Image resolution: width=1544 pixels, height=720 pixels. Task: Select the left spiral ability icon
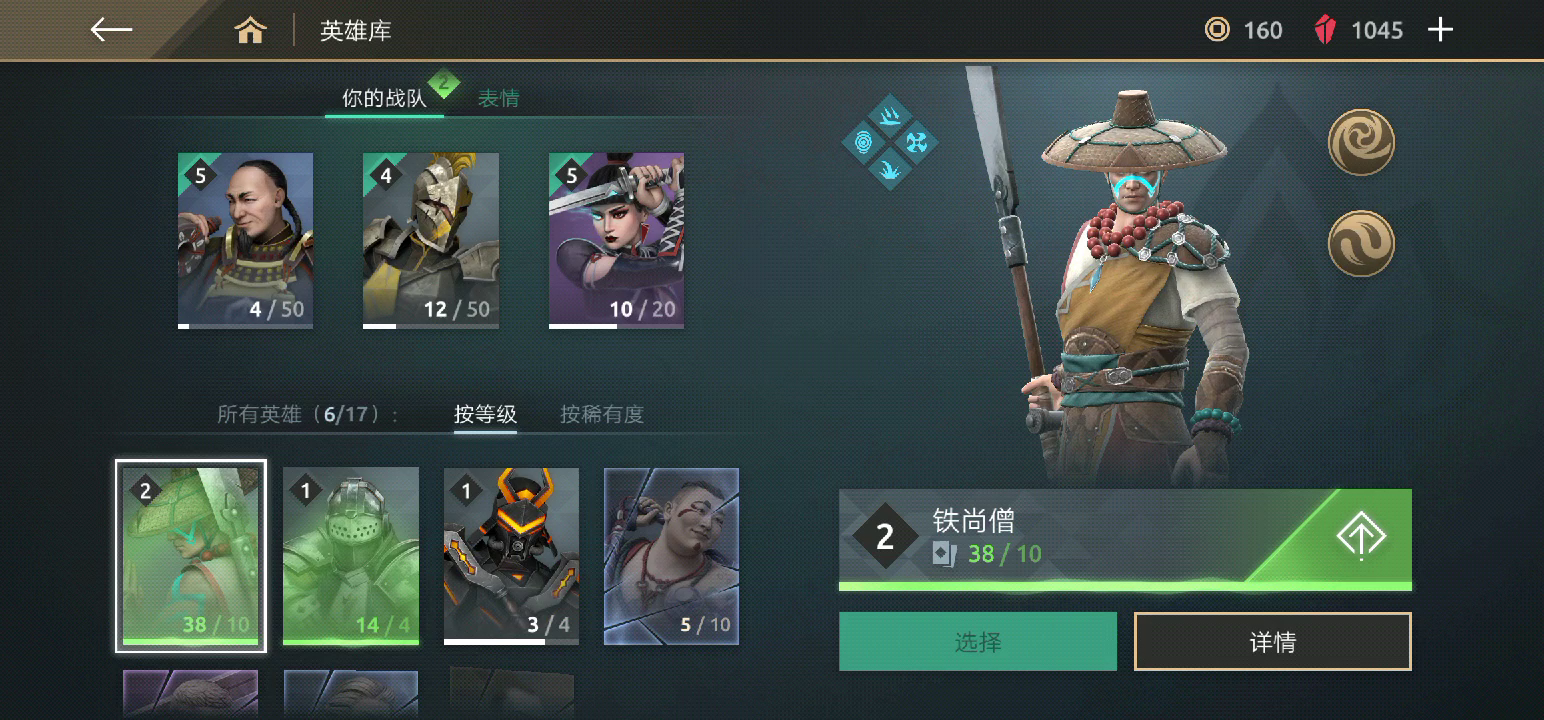pyautogui.click(x=863, y=142)
